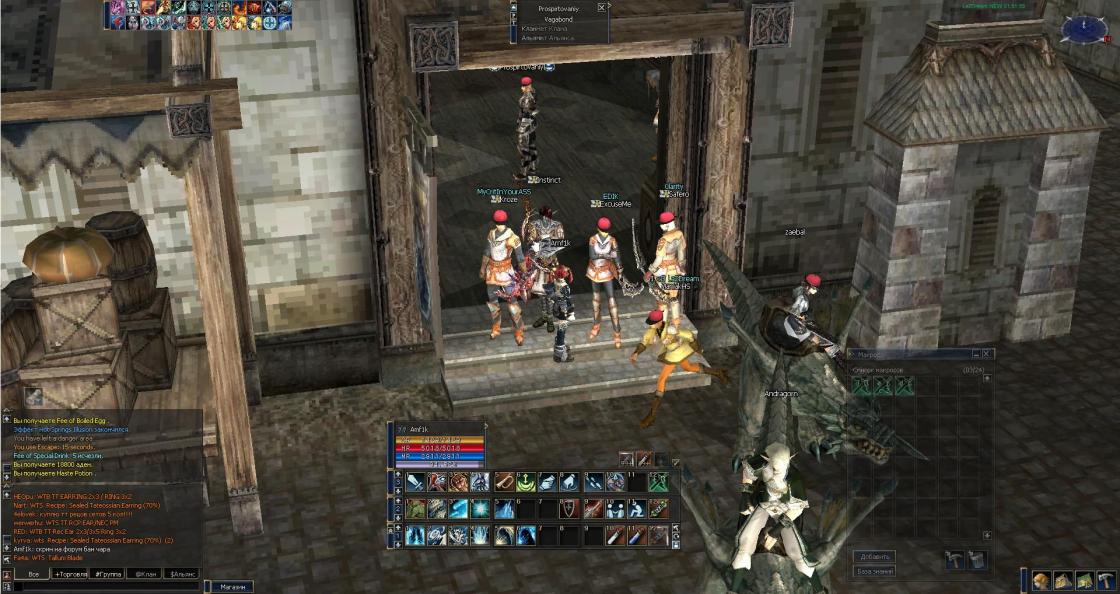Click the chat message input field

(x=100, y=587)
